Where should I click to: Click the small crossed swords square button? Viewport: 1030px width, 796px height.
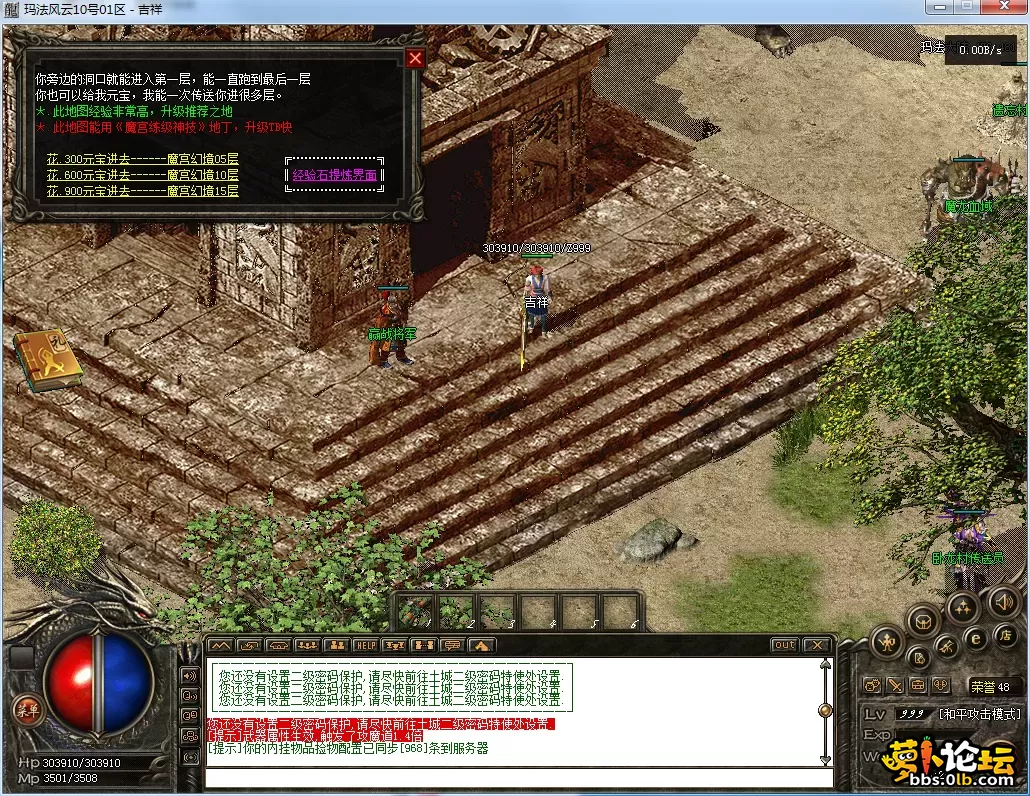894,686
